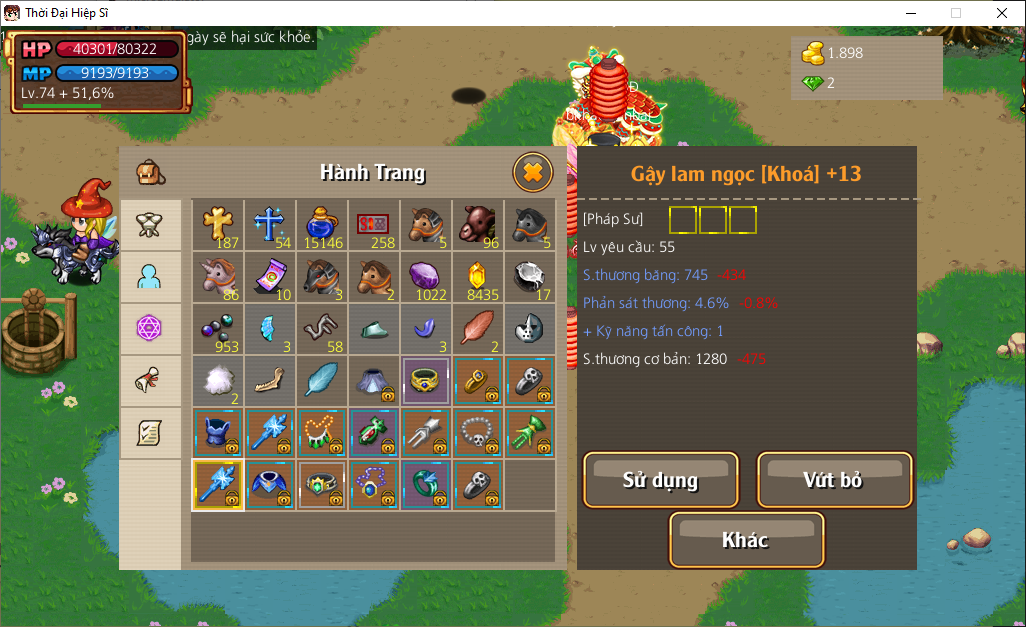Open the Khác options button

pyautogui.click(x=746, y=540)
